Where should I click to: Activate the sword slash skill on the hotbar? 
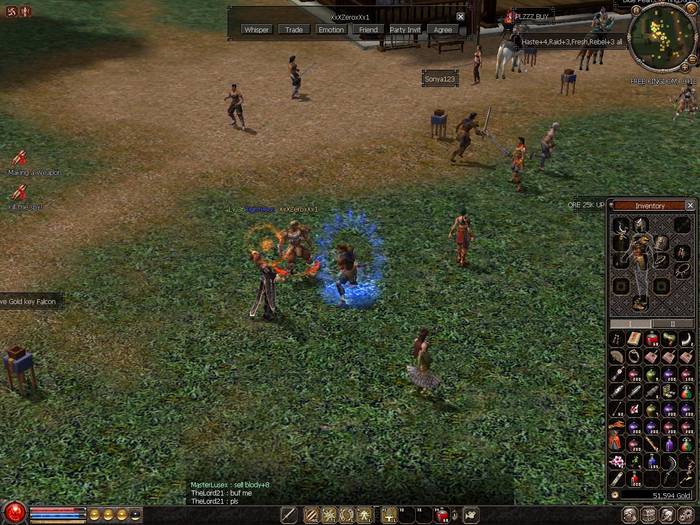click(289, 515)
